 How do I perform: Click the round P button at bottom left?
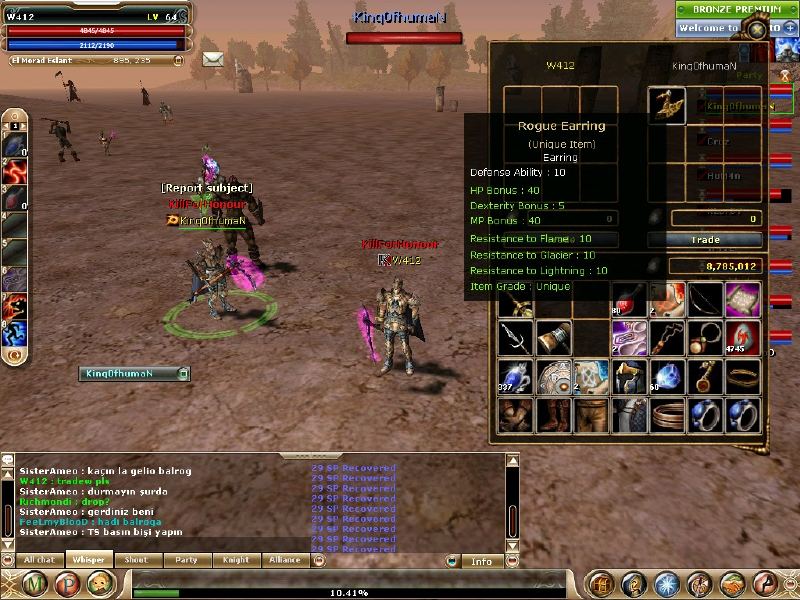point(69,585)
